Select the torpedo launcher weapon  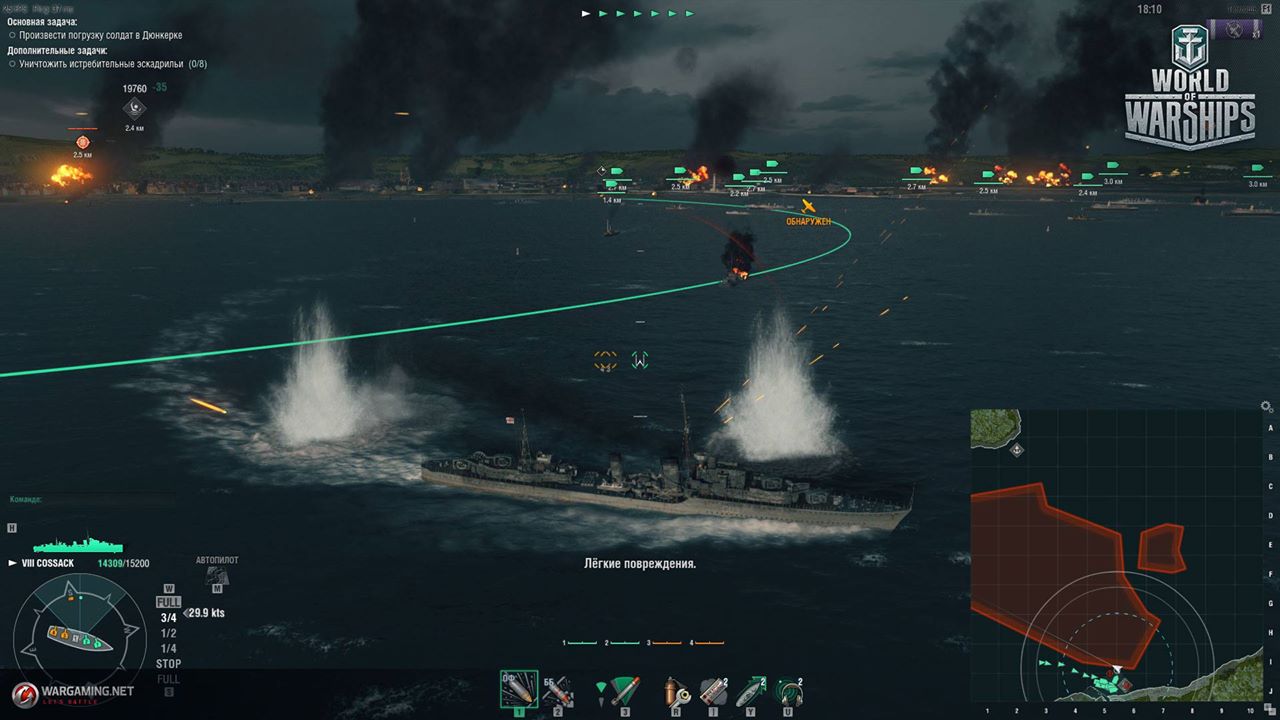(x=624, y=689)
